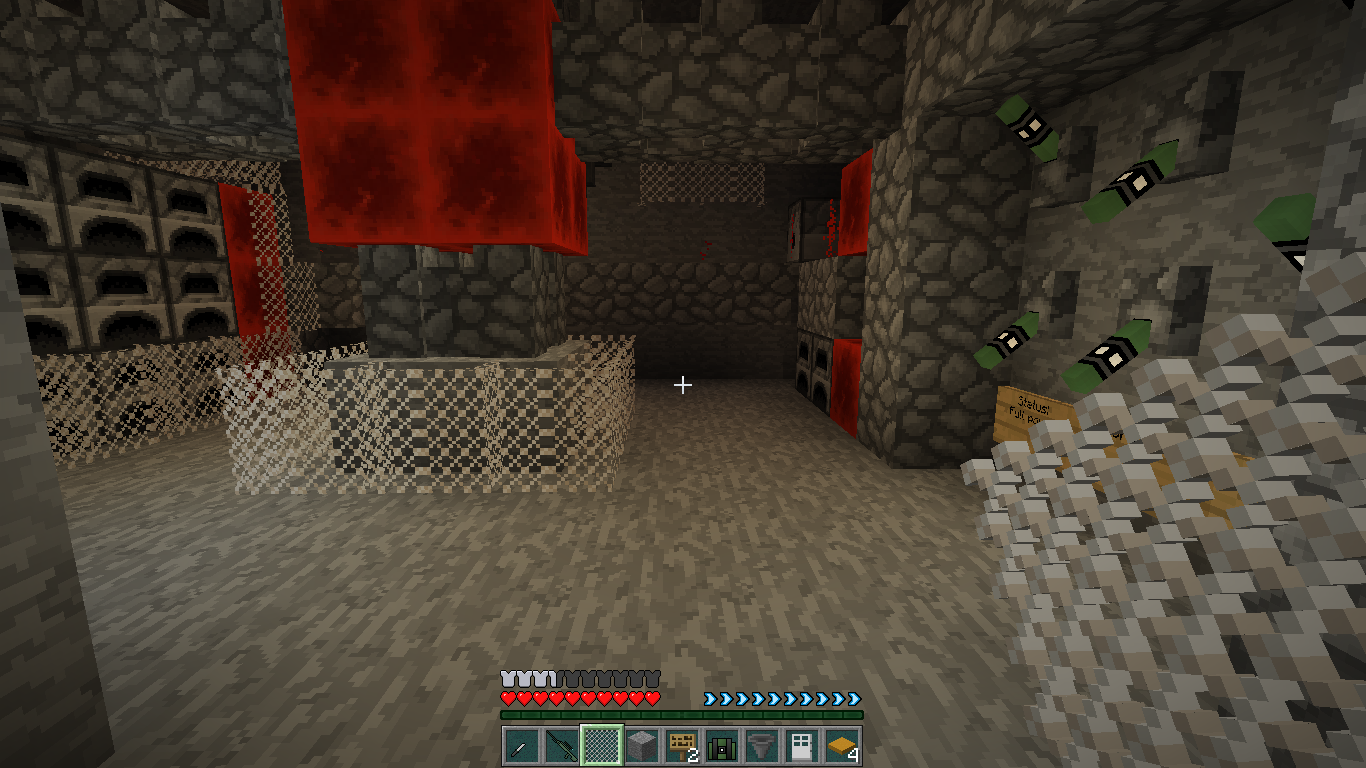Choose the green crate item slot
1366x768 pixels.
[x=721, y=745]
